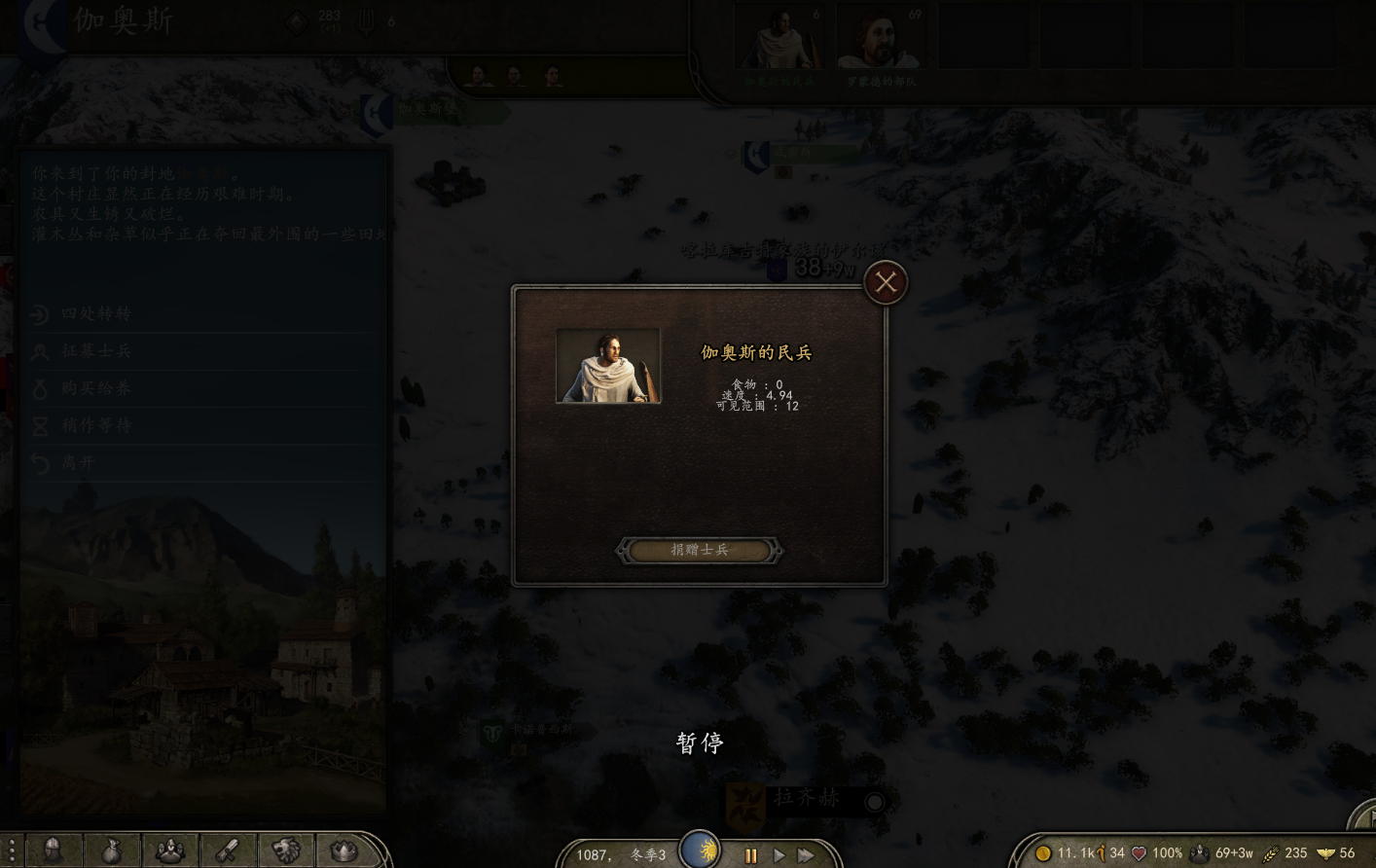Select the 罗蒙德的部队 portrait in top bar

(881, 41)
